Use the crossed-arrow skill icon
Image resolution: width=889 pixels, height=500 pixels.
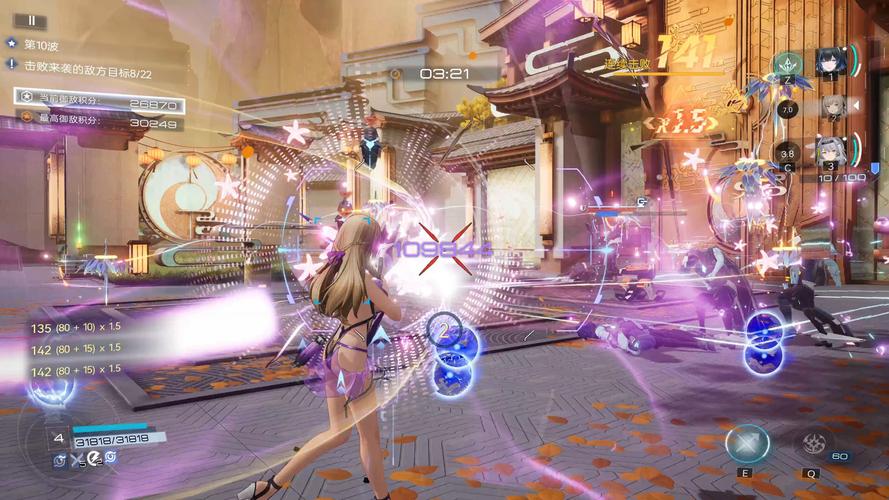point(746,443)
